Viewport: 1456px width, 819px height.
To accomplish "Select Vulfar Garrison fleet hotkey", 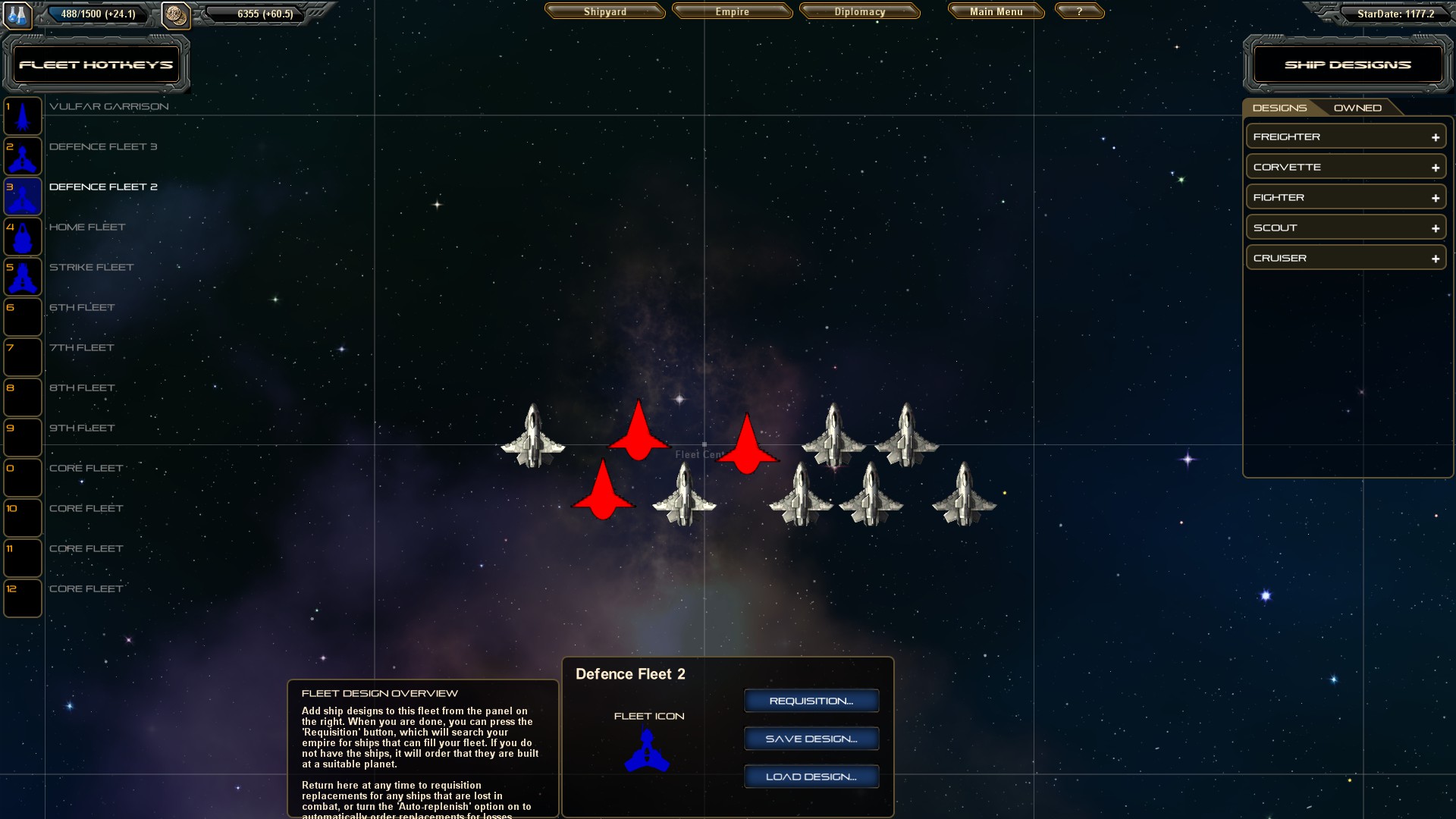I will pos(23,116).
